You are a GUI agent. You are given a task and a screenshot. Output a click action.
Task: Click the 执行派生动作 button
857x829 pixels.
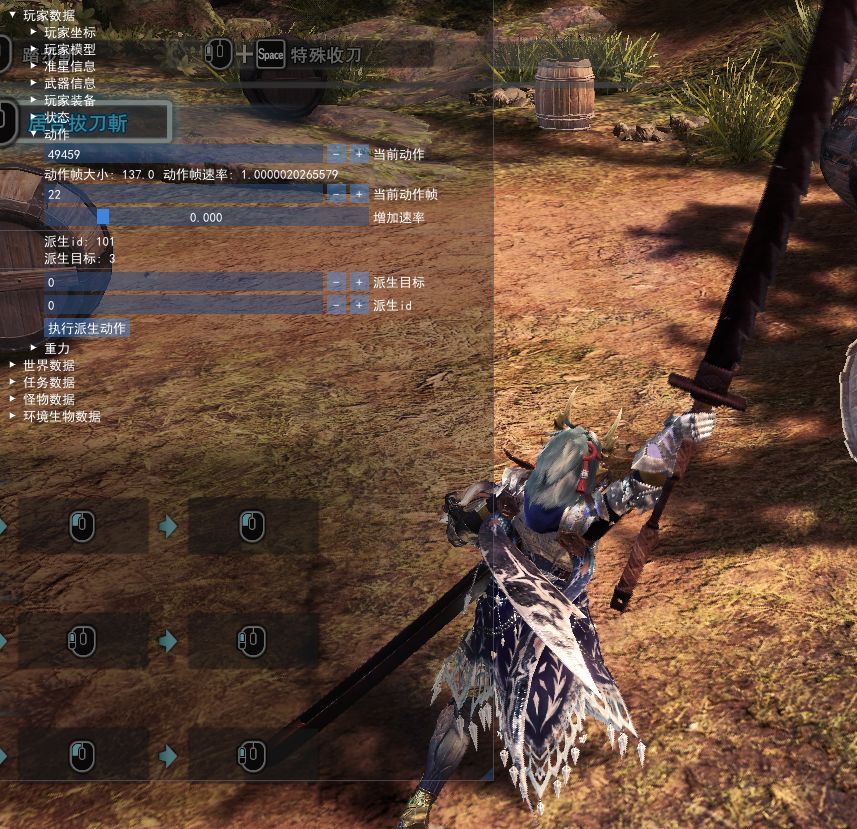pos(87,328)
